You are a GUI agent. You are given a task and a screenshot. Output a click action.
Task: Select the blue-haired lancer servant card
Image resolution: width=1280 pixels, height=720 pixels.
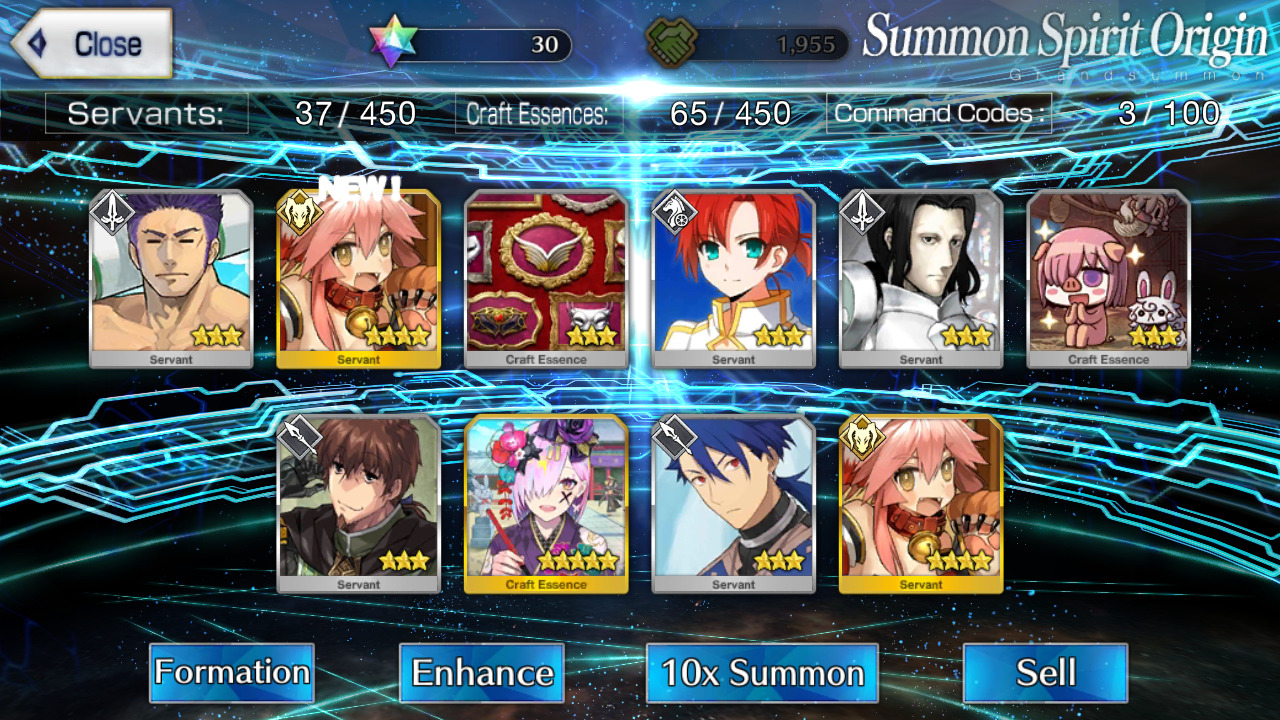[x=734, y=504]
